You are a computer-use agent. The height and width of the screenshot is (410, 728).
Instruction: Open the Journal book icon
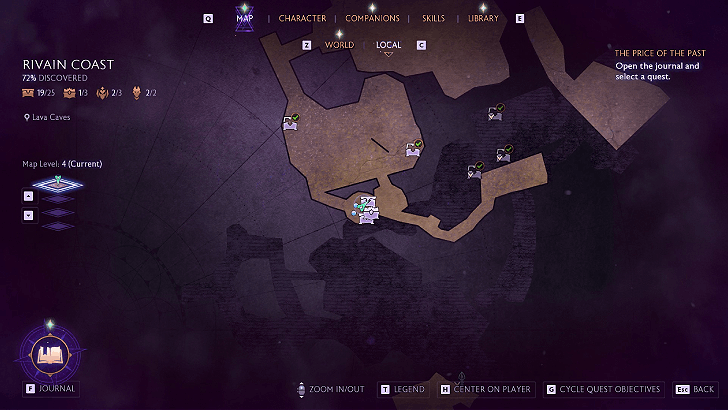pos(50,352)
